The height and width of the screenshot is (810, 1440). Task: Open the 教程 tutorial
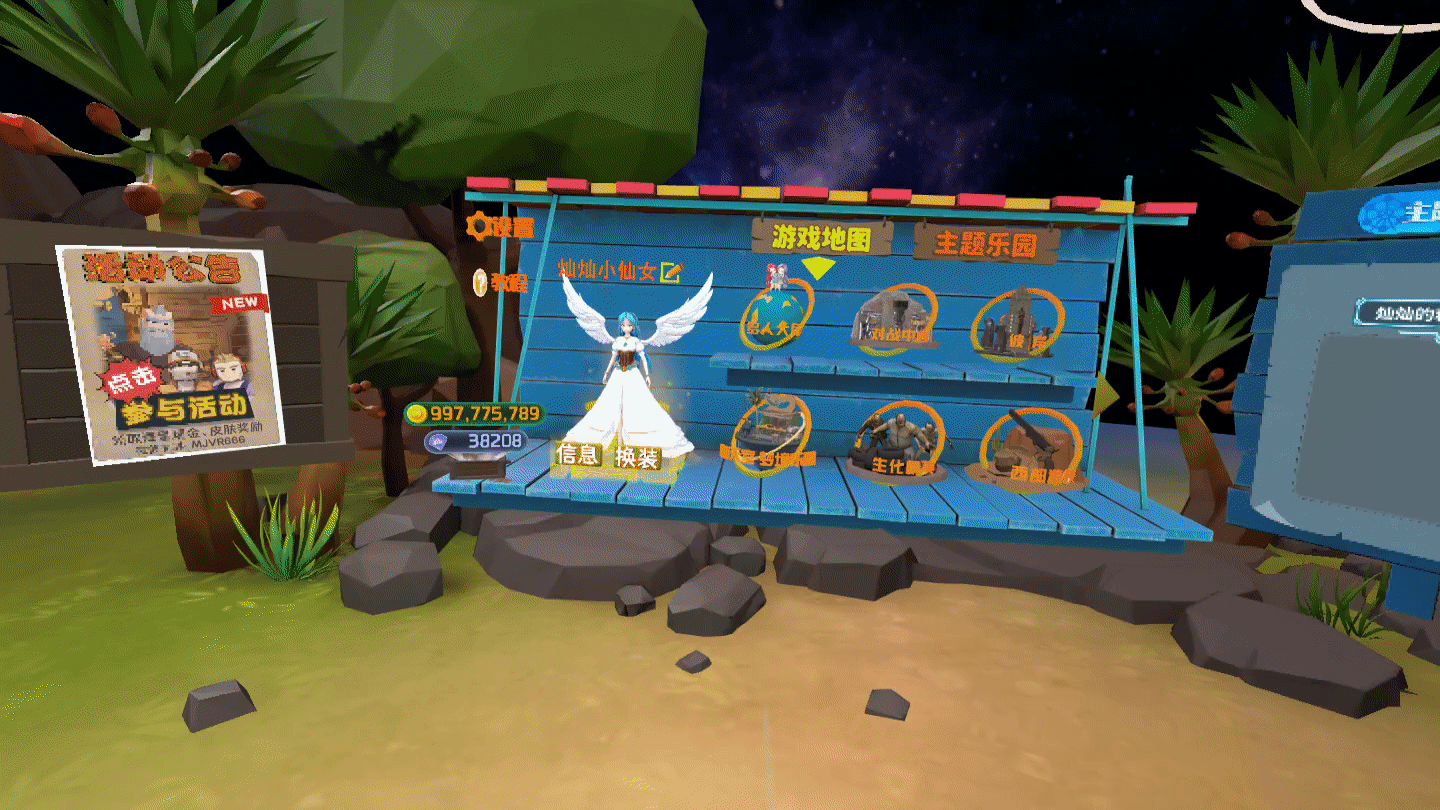tap(500, 283)
